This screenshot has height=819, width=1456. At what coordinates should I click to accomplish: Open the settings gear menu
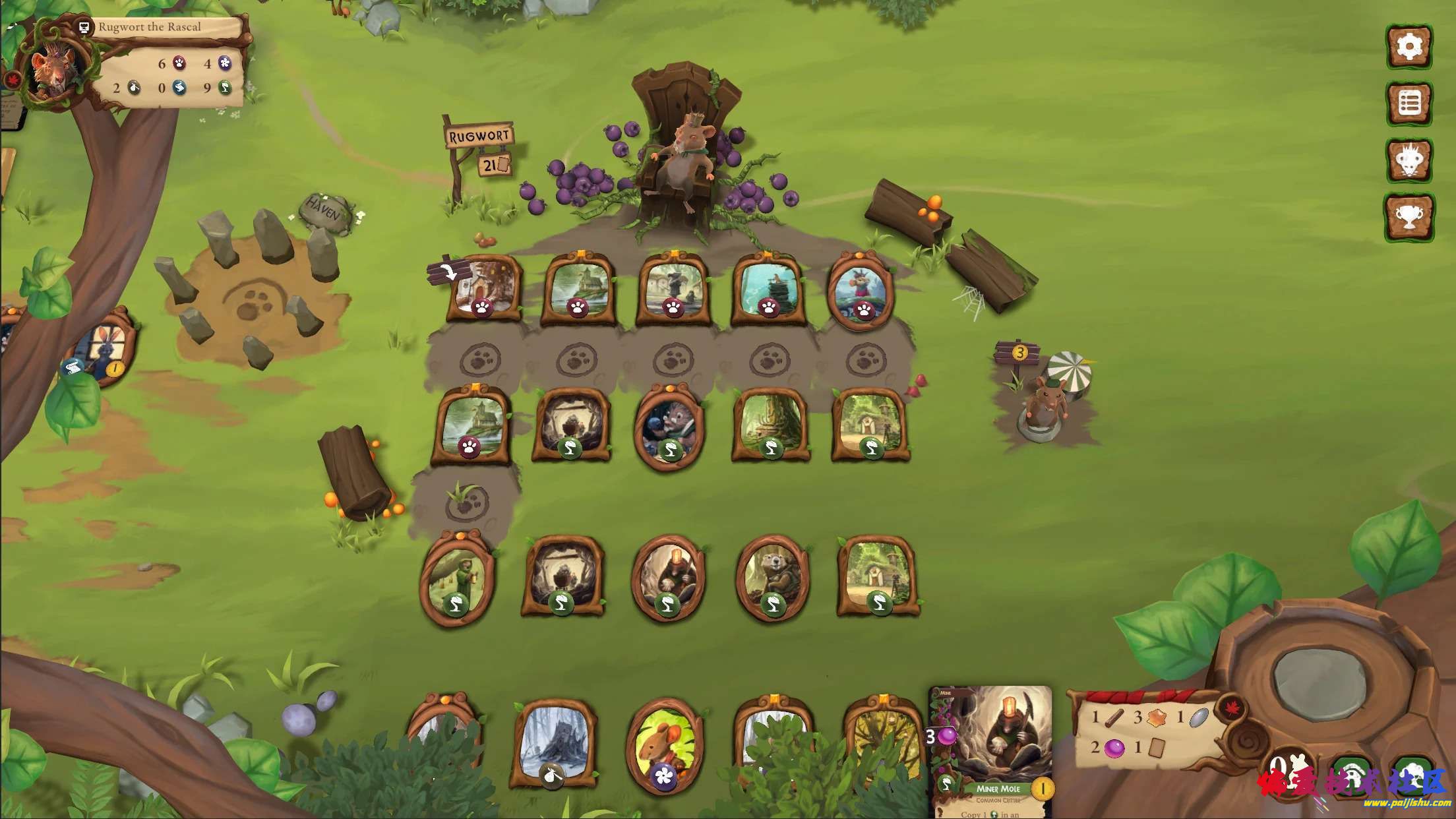coord(1409,46)
